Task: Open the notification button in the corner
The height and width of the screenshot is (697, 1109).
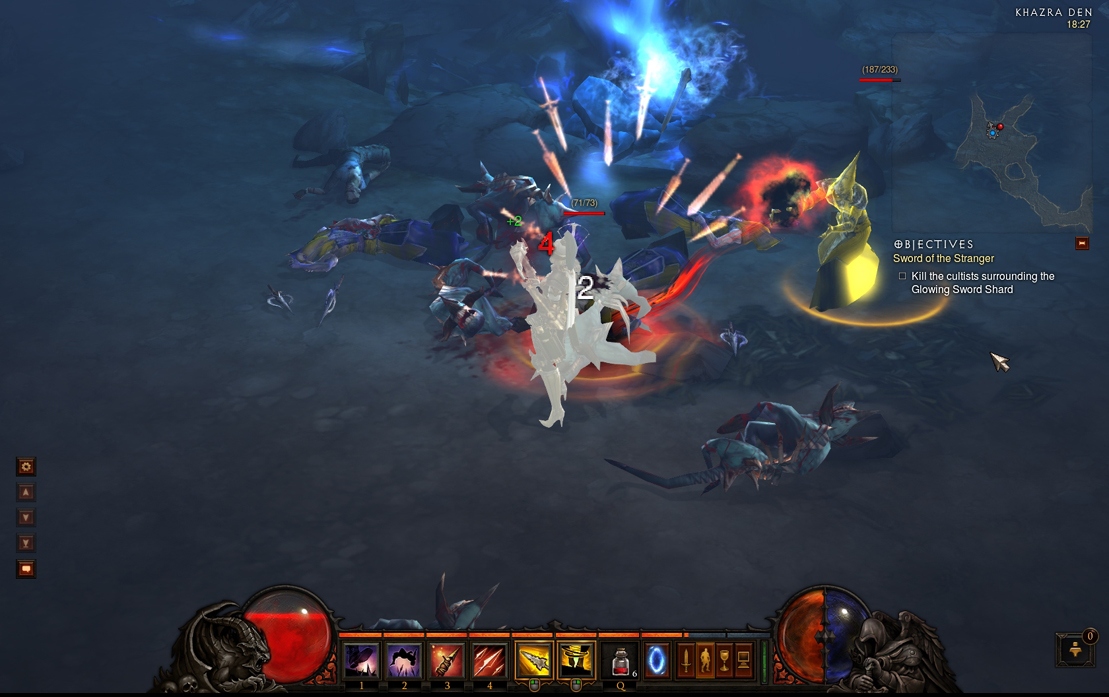Action: [1076, 649]
